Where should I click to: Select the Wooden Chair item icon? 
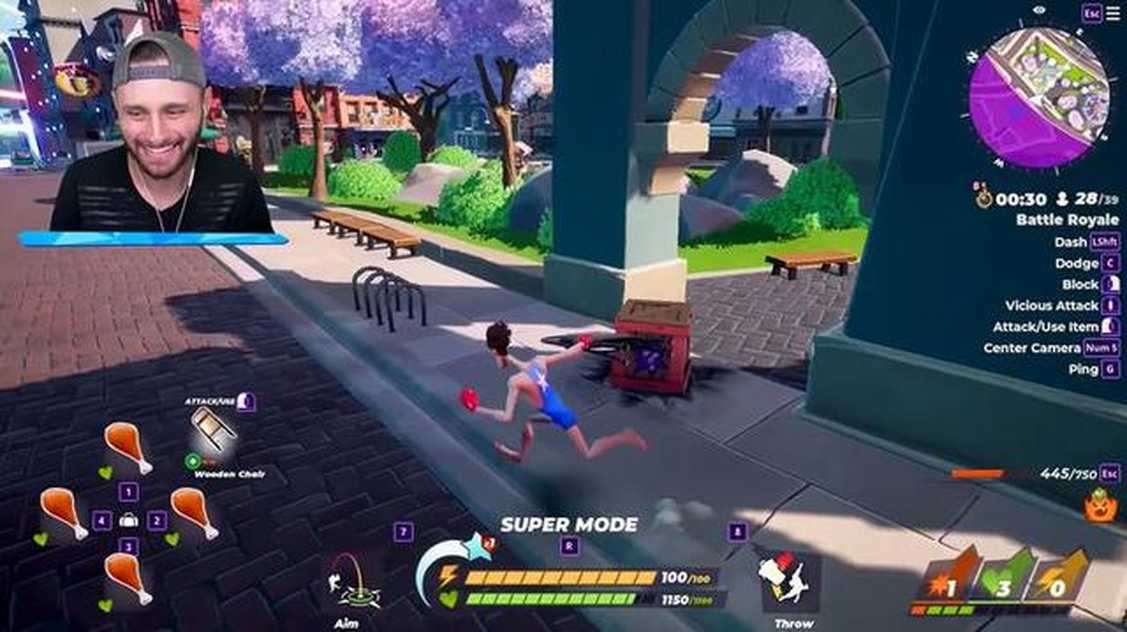coord(215,431)
